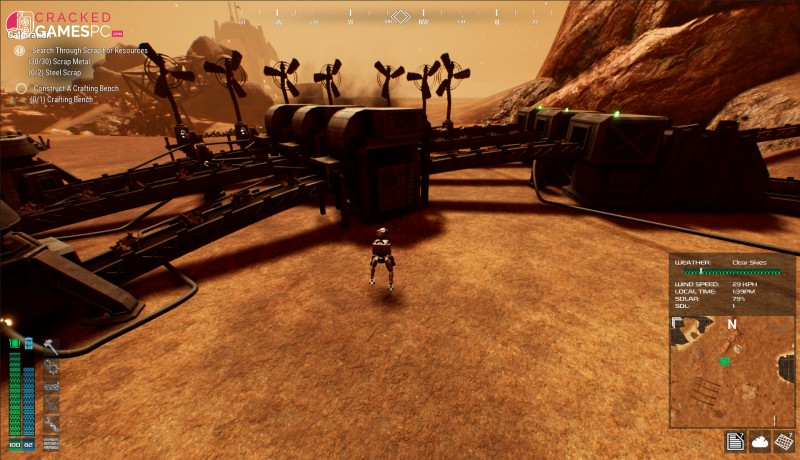Open the solar panel grid icon
This screenshot has width=800, height=460.
(784, 441)
